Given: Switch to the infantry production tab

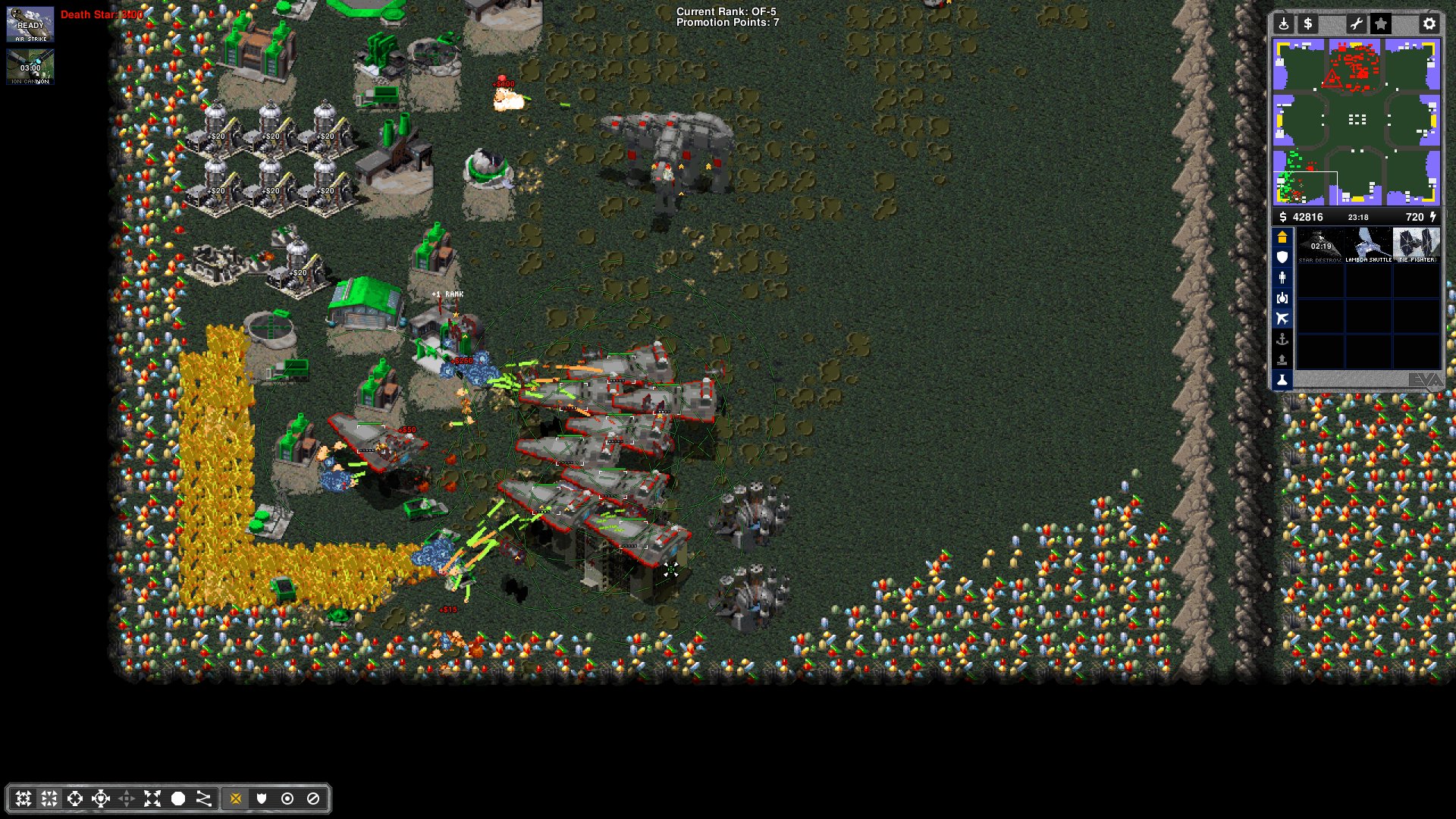Looking at the screenshot, I should pyautogui.click(x=1282, y=278).
